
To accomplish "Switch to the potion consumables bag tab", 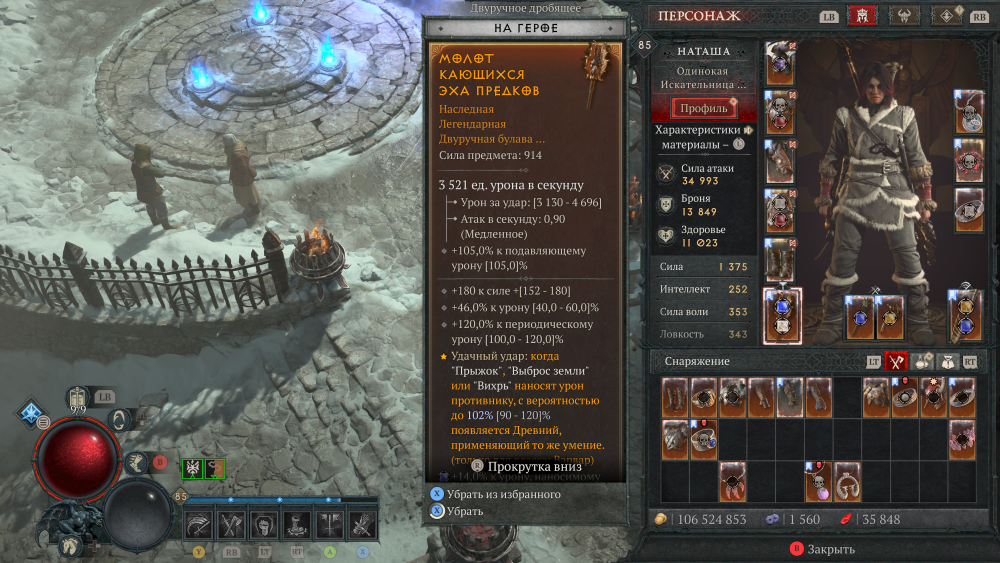I will pyautogui.click(x=921, y=362).
